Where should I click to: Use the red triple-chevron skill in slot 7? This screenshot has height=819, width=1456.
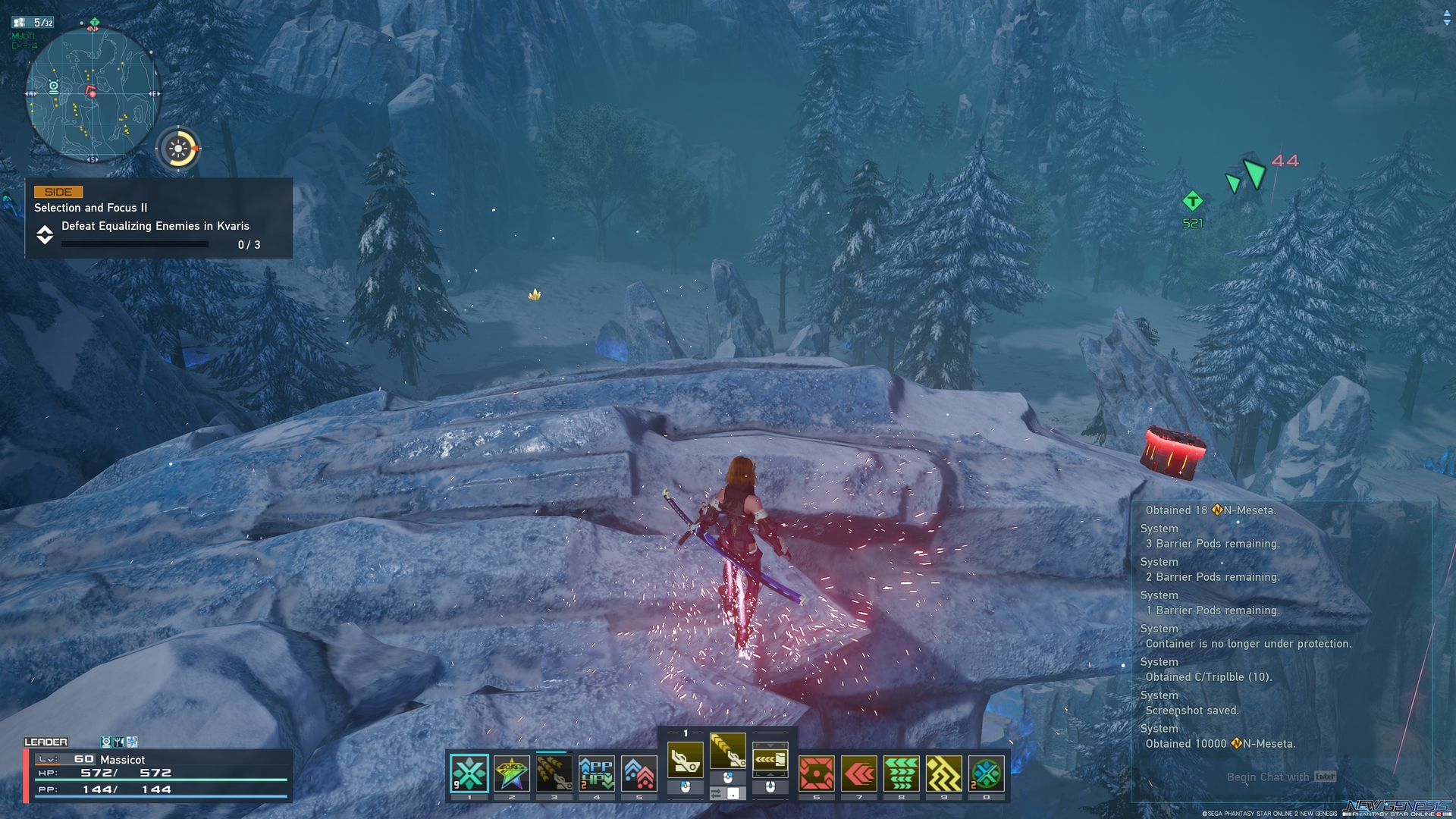click(x=859, y=773)
